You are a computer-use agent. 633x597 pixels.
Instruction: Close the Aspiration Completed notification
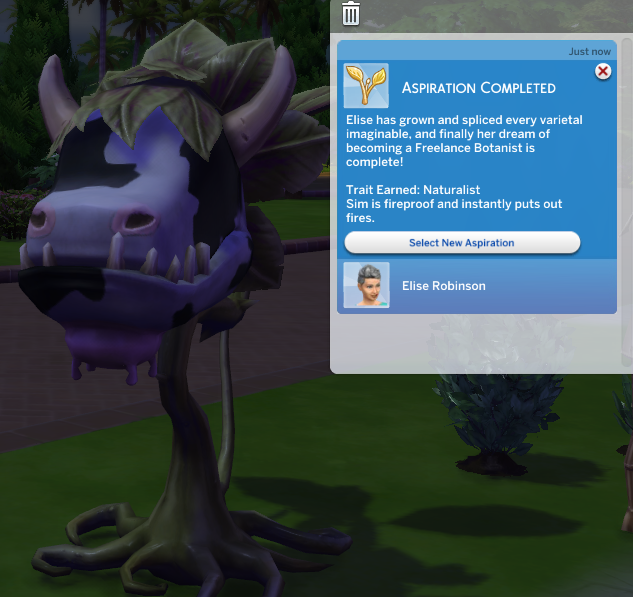point(603,71)
